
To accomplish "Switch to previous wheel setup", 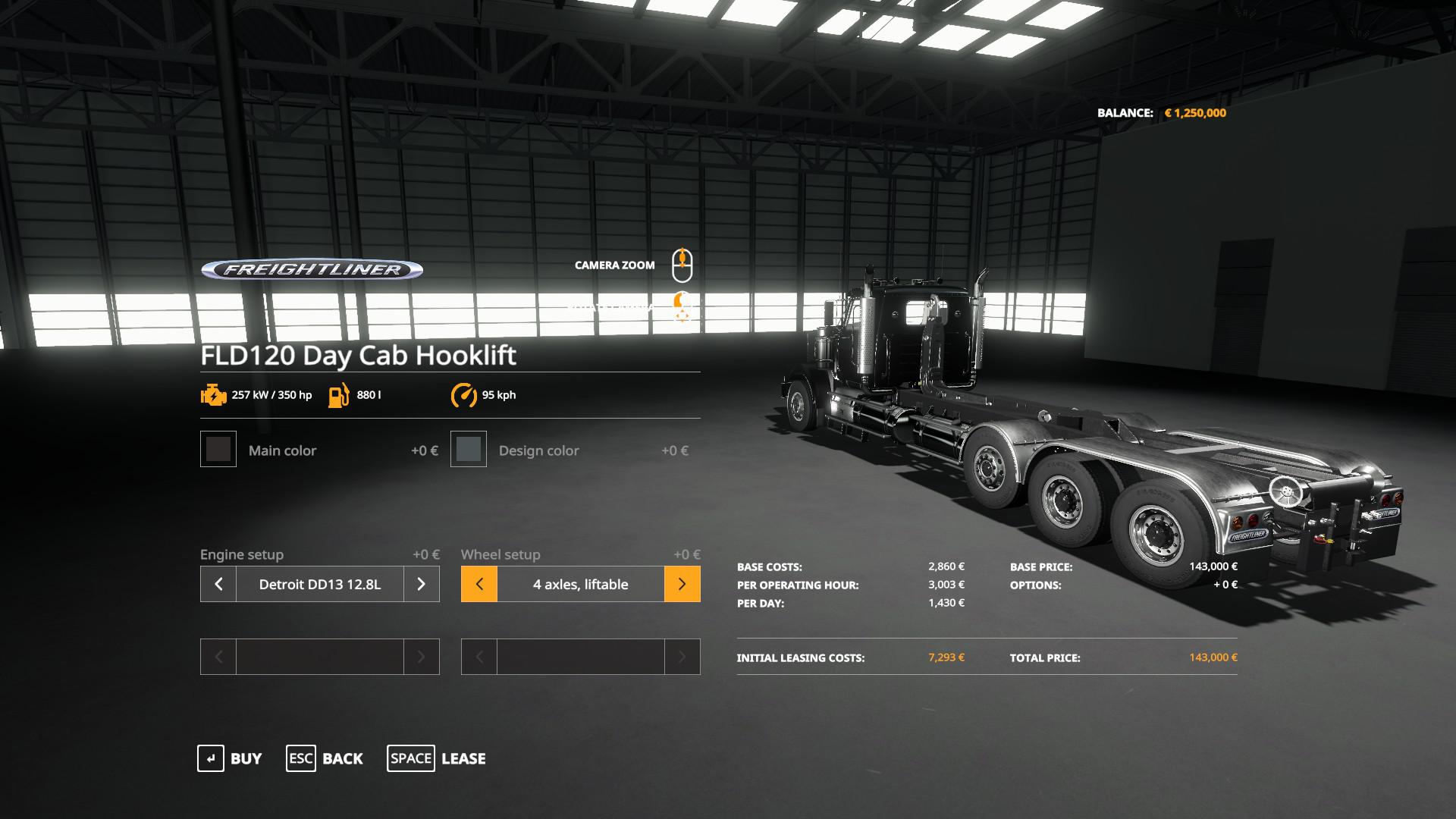I will tap(479, 584).
